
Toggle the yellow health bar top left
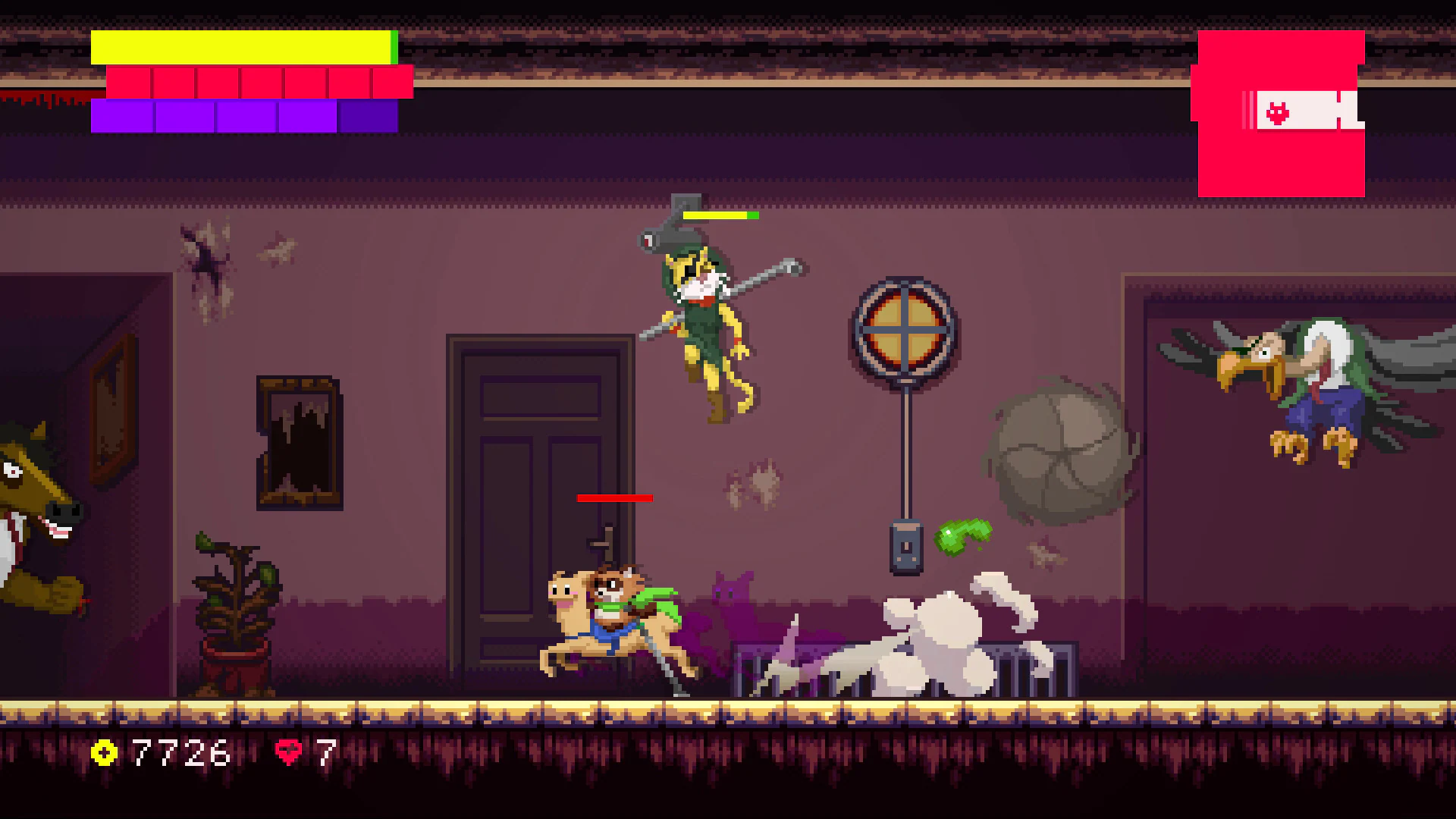pyautogui.click(x=243, y=48)
